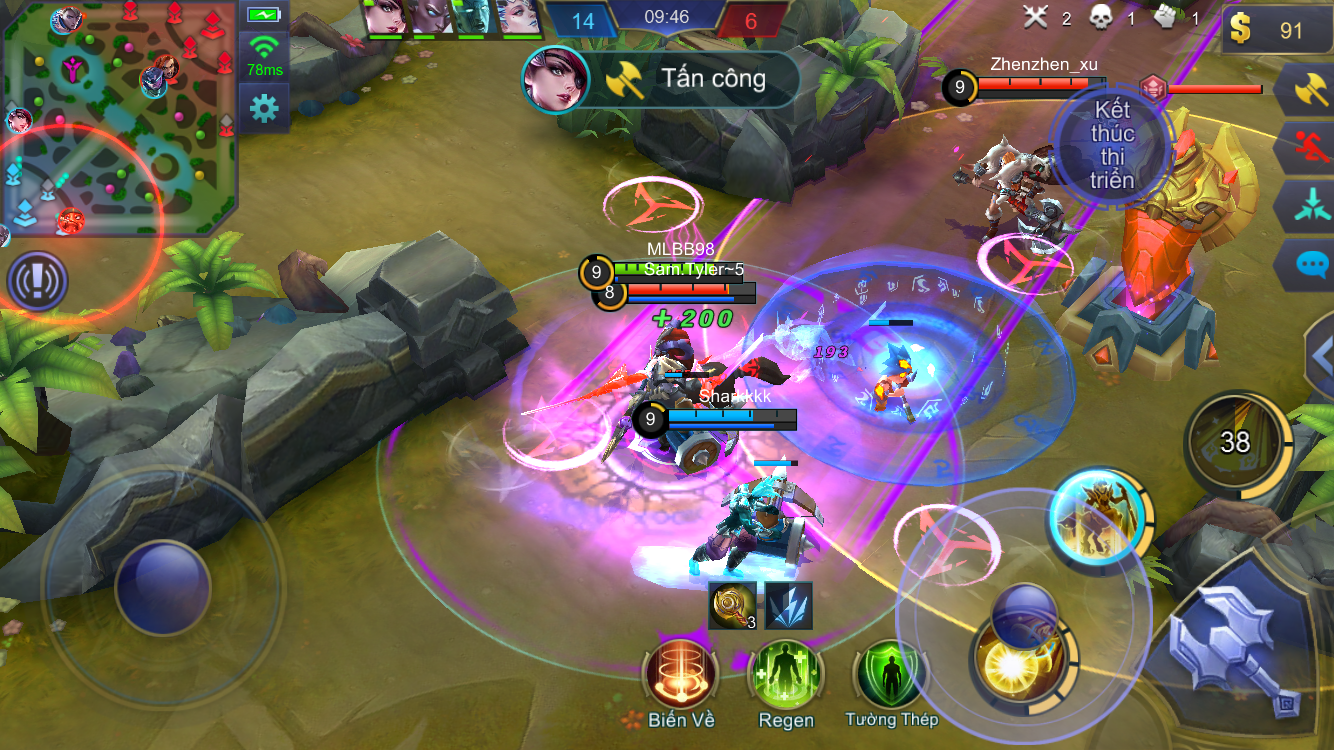Activate the Biến Về recall spell
Image resolution: width=1334 pixels, height=750 pixels.
[681, 676]
